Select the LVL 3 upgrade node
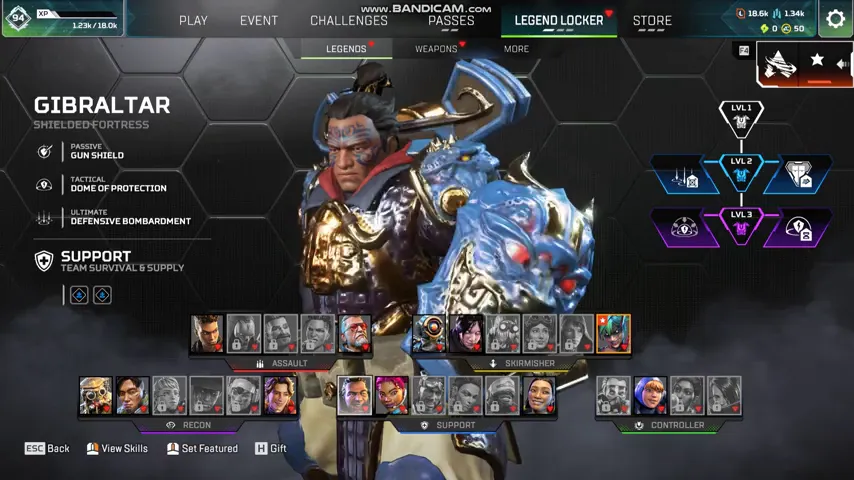Image resolution: width=854 pixels, height=480 pixels. pyautogui.click(x=741, y=226)
